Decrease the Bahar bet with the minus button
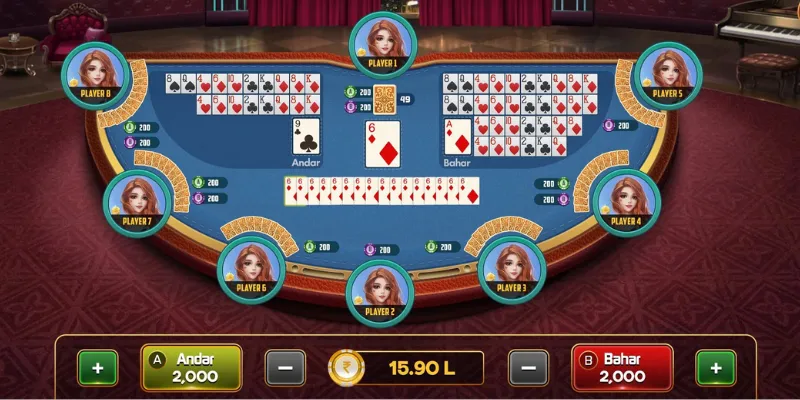This screenshot has height=400, width=800. [x=528, y=368]
